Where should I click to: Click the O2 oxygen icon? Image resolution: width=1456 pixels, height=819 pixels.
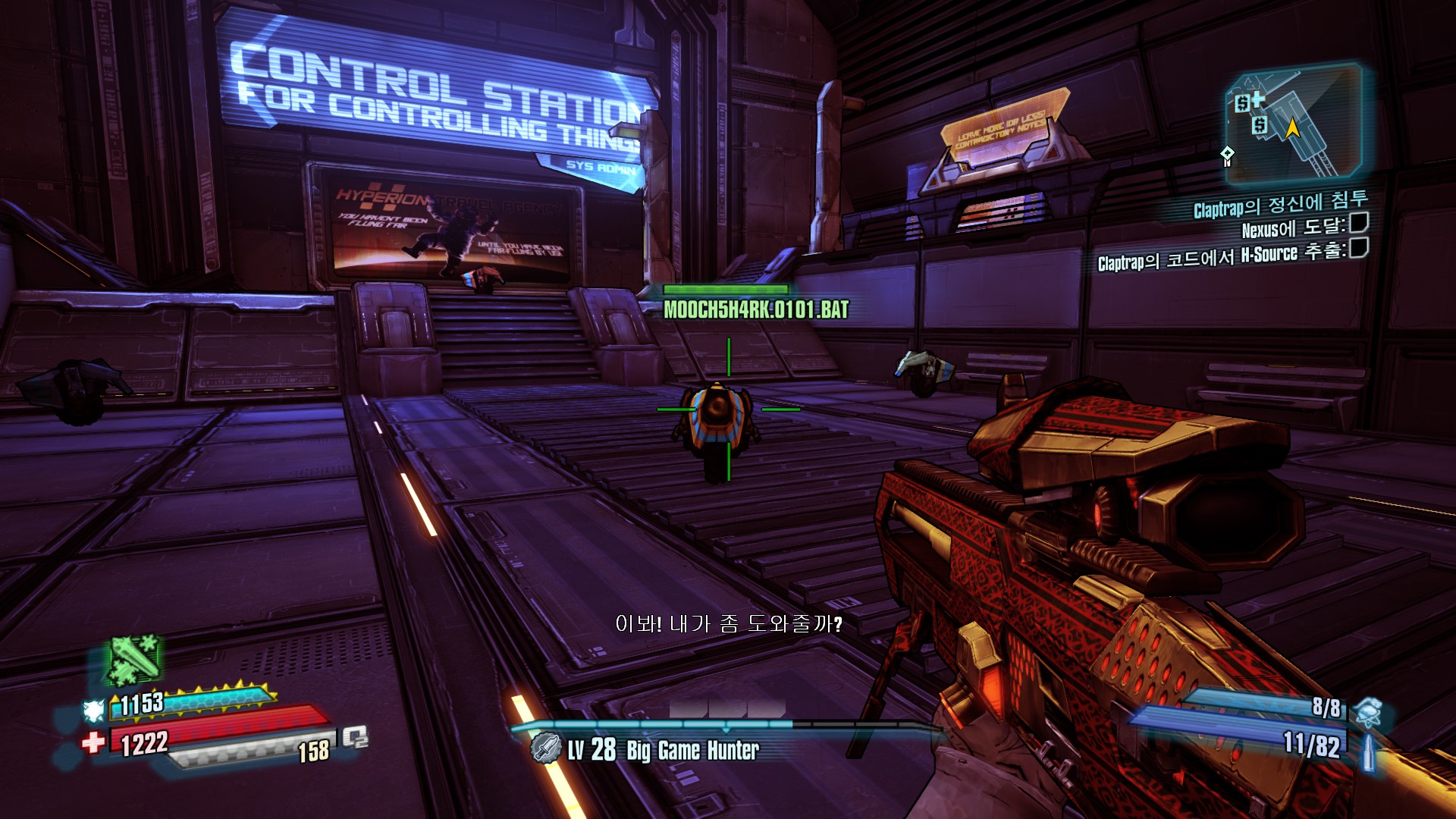coord(355,736)
